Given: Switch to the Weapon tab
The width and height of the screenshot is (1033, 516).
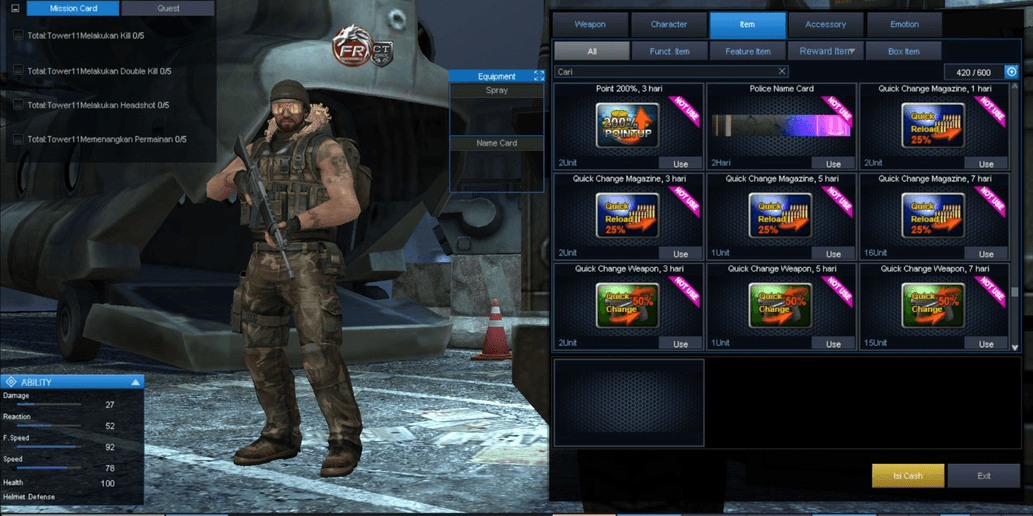Looking at the screenshot, I should [x=590, y=24].
